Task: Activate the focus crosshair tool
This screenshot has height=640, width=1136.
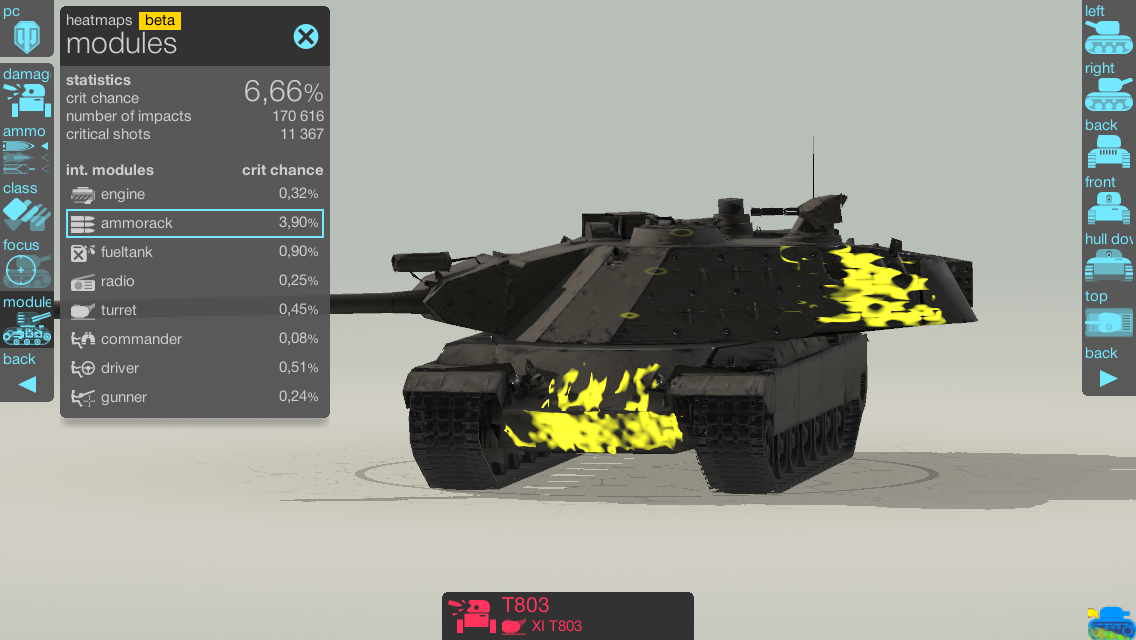Action: 26,264
